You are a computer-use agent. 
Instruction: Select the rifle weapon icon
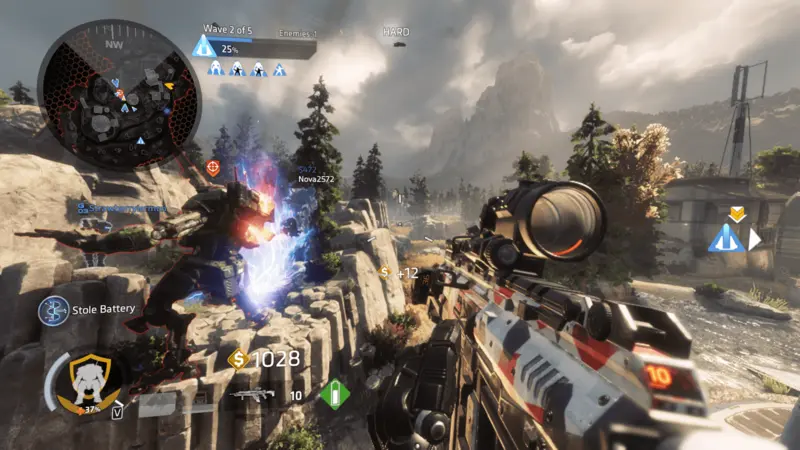click(252, 395)
